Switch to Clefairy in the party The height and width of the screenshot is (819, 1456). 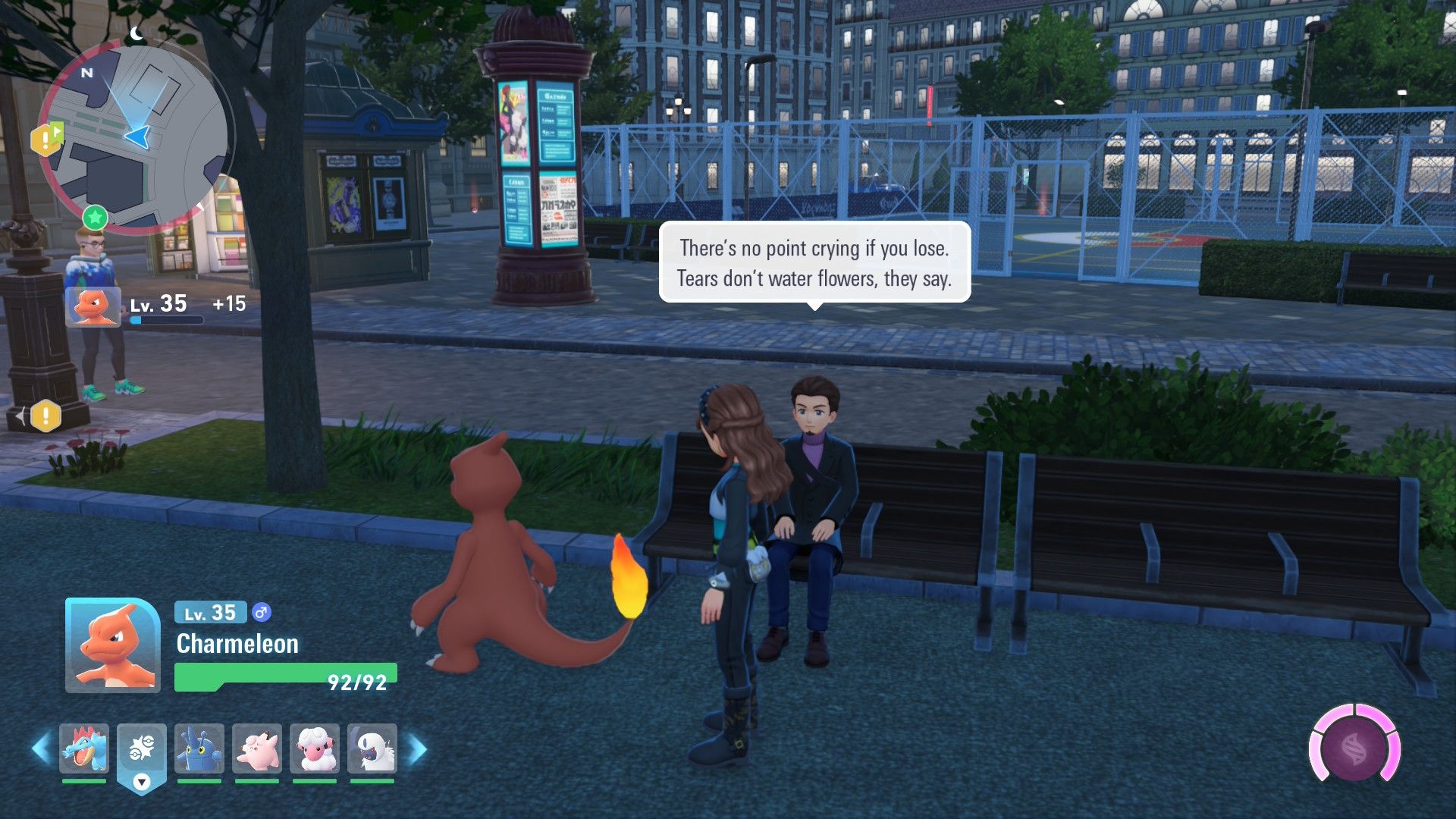(x=257, y=748)
